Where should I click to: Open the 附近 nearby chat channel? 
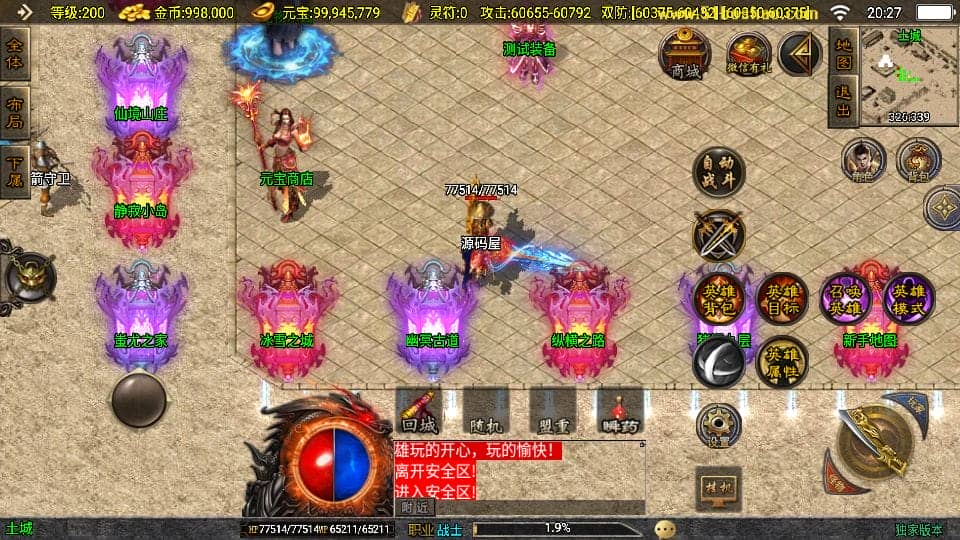pyautogui.click(x=417, y=507)
